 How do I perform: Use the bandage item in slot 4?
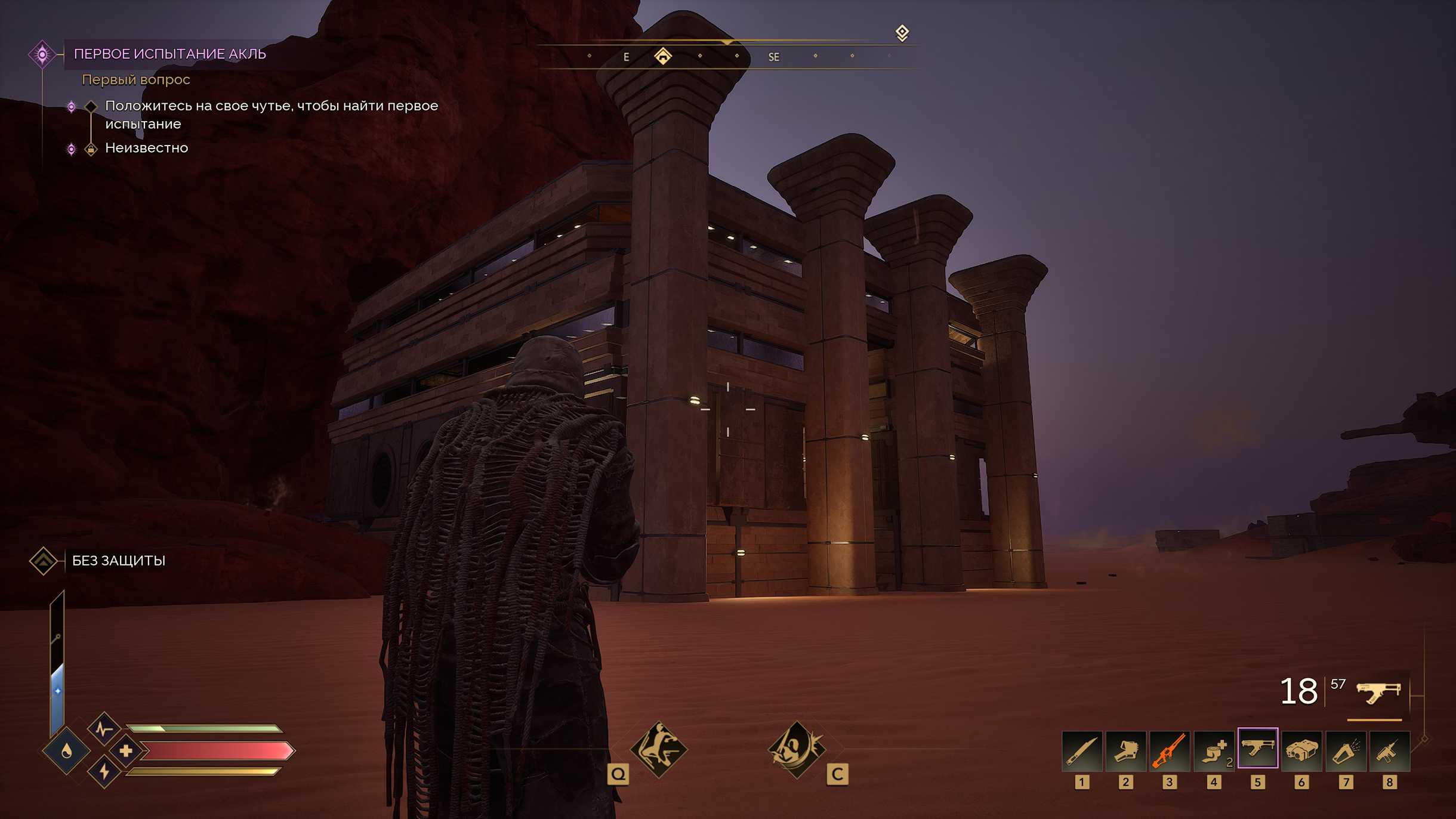[x=1213, y=749]
